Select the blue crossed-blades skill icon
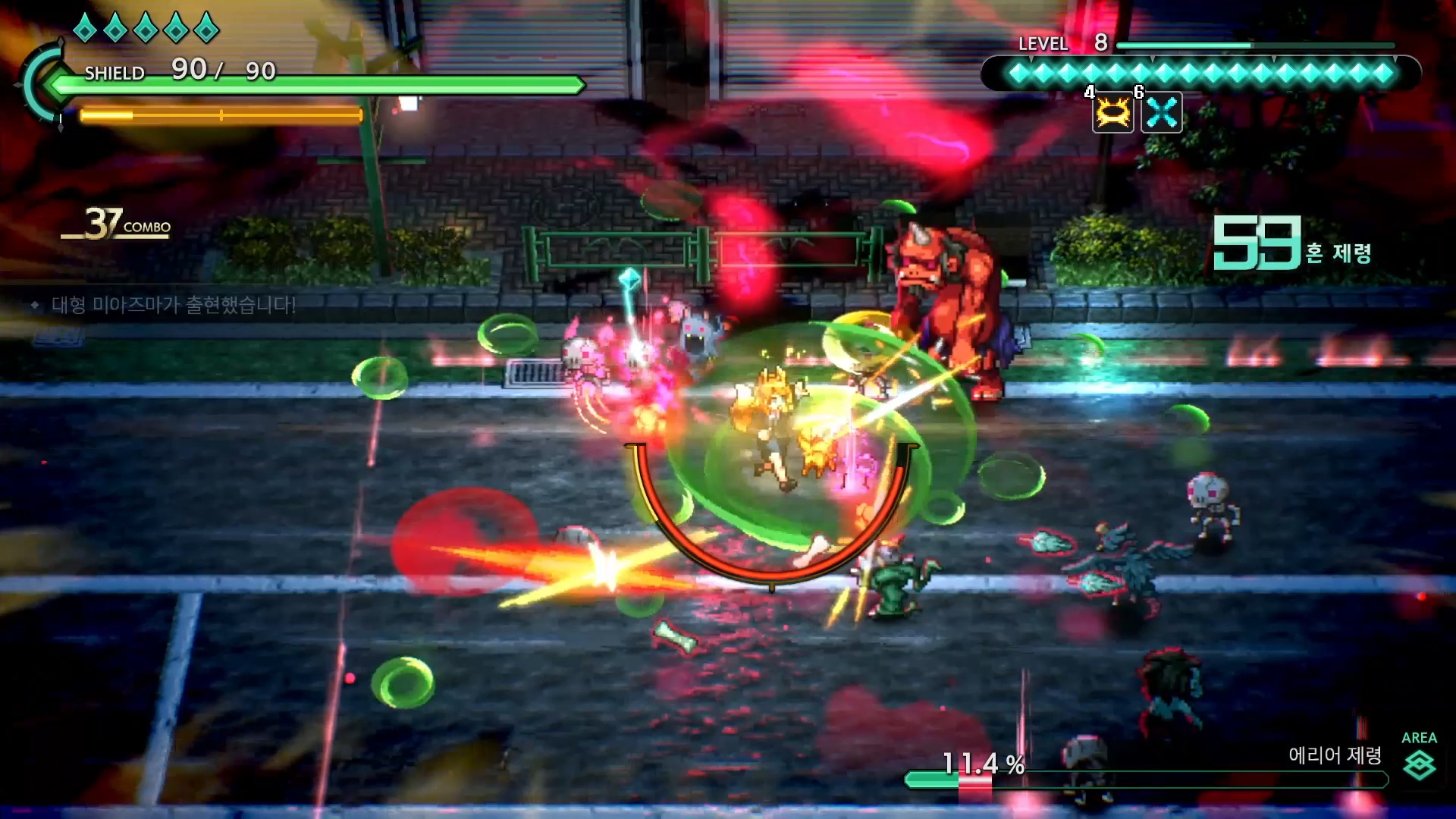 pos(1162,114)
